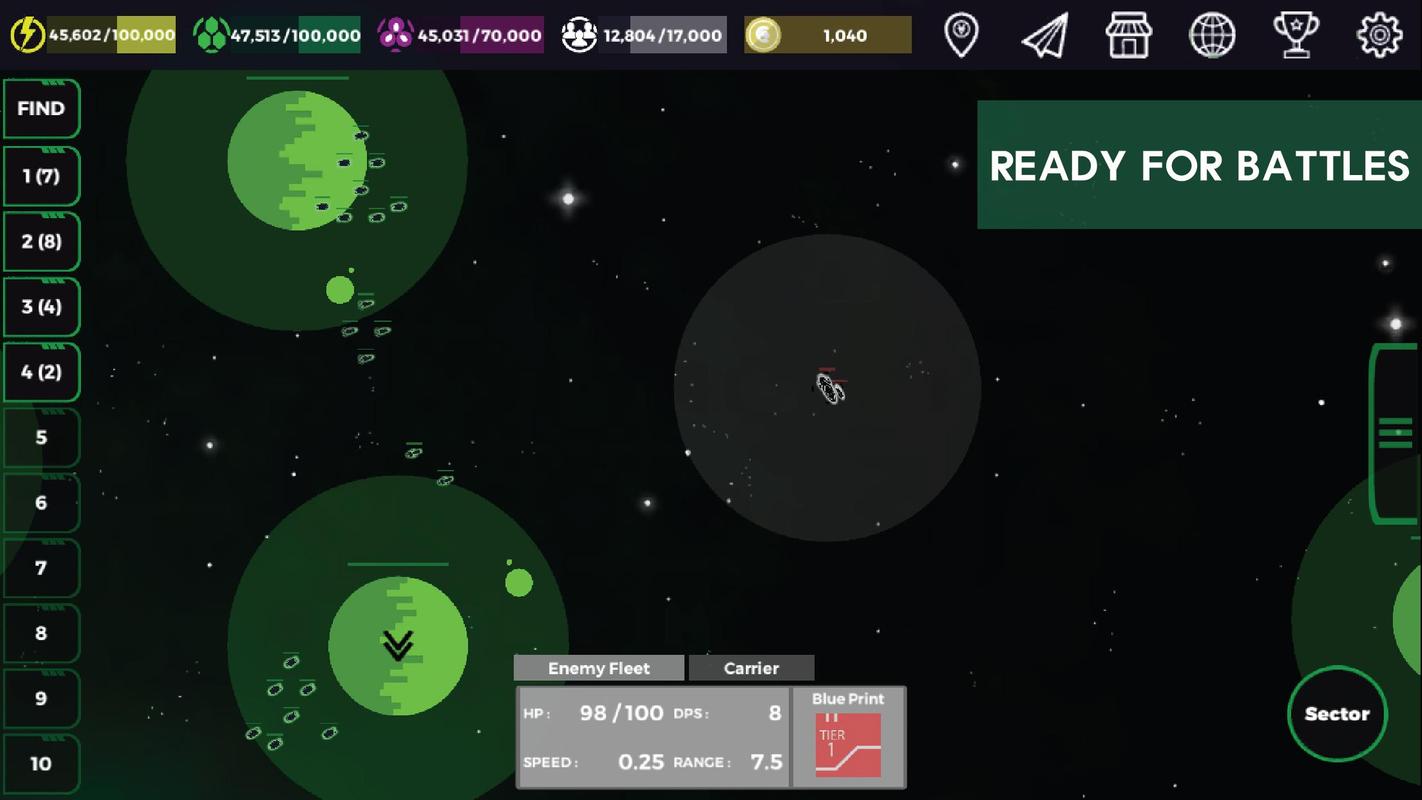Open the paper plane messages icon

pos(1045,35)
